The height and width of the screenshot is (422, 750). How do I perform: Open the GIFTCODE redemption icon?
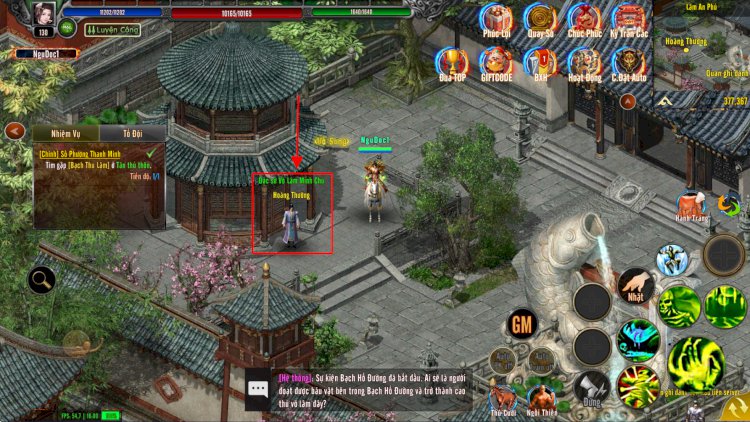[497, 62]
